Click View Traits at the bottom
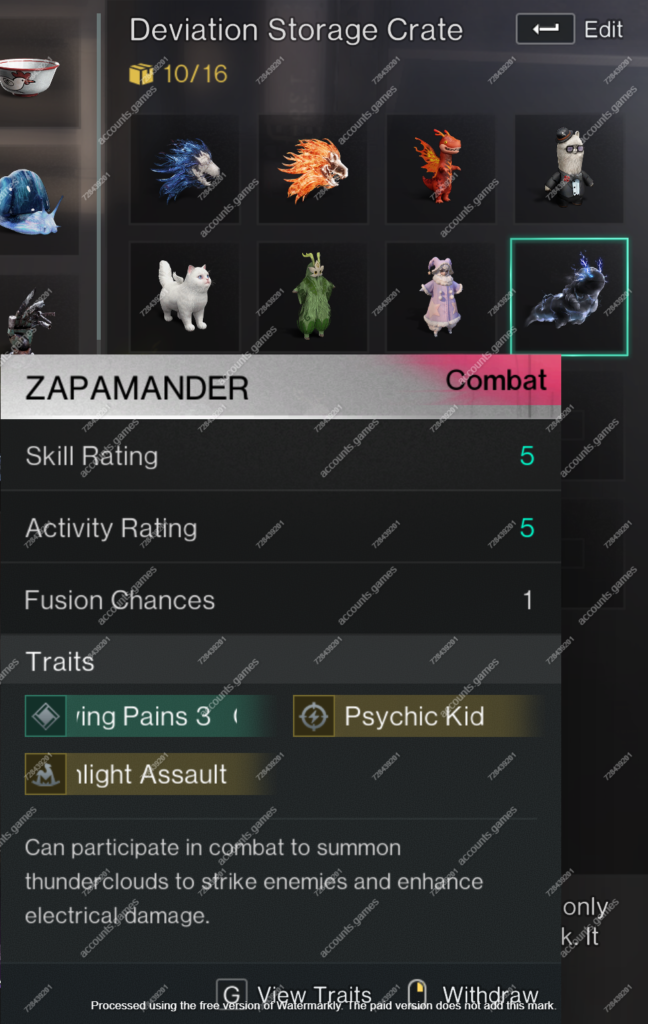Screen dimensions: 648x1024 click(x=295, y=995)
